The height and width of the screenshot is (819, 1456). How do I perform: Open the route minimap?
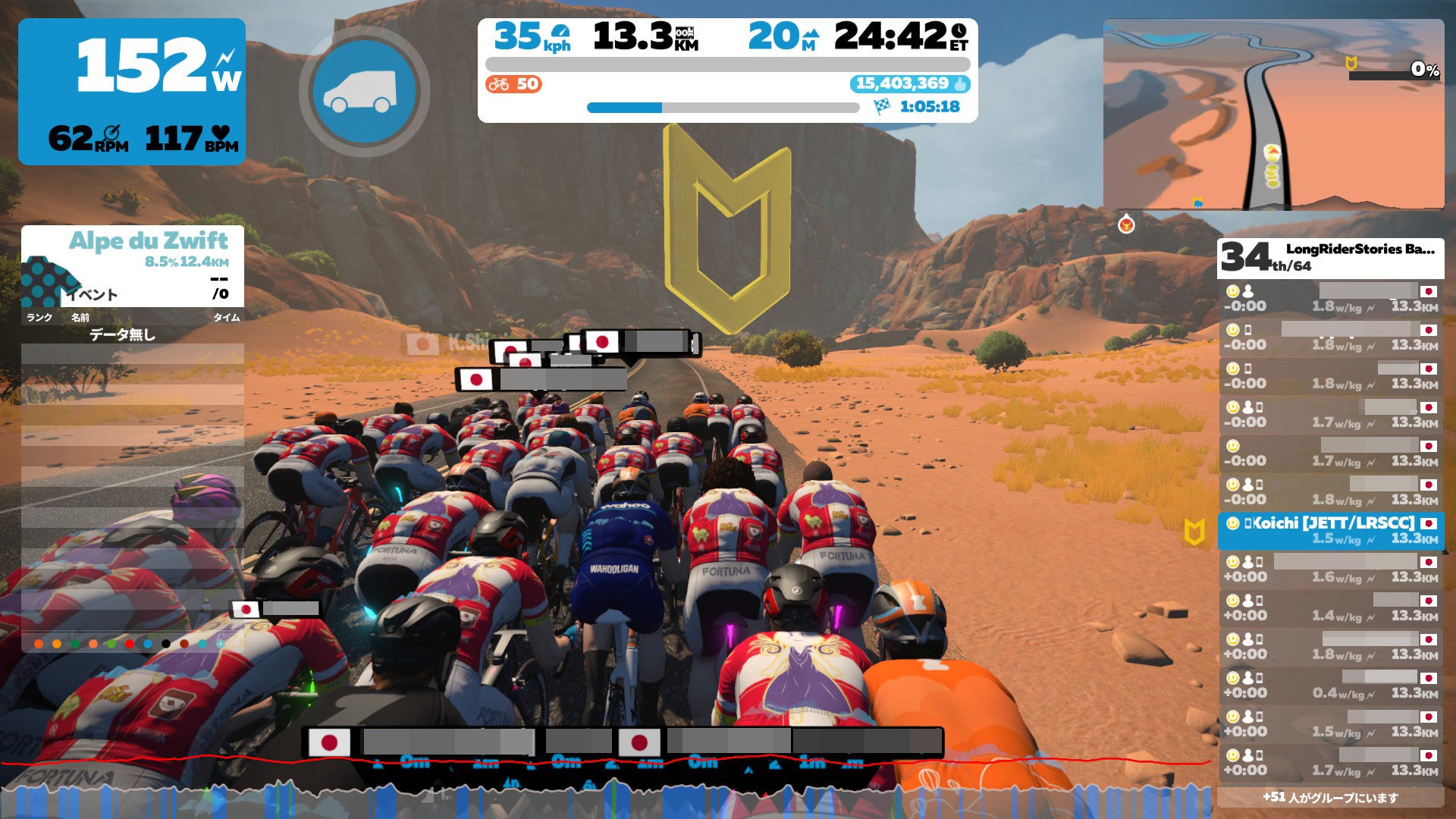pos(1273,115)
